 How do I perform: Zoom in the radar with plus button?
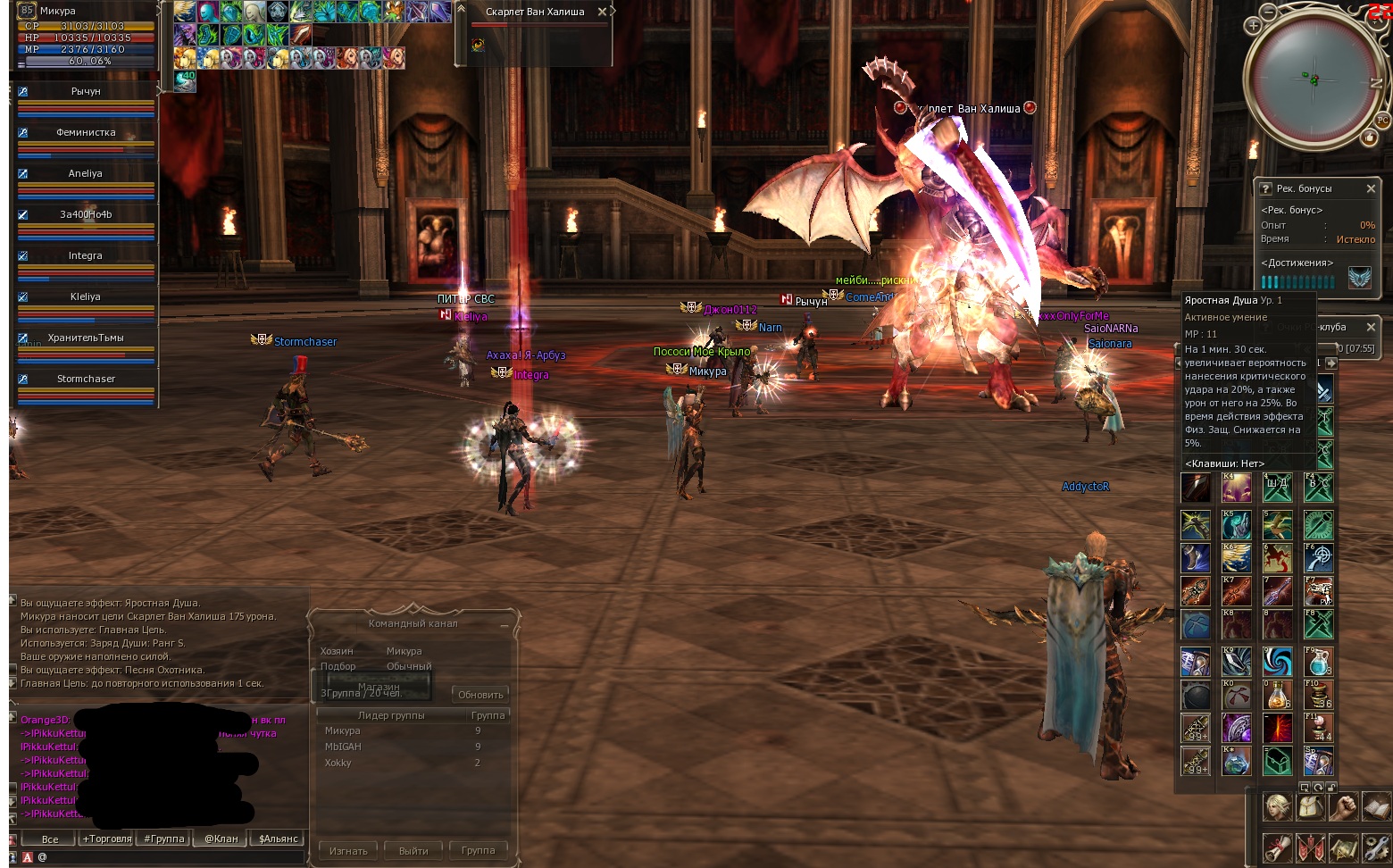tap(1253, 26)
